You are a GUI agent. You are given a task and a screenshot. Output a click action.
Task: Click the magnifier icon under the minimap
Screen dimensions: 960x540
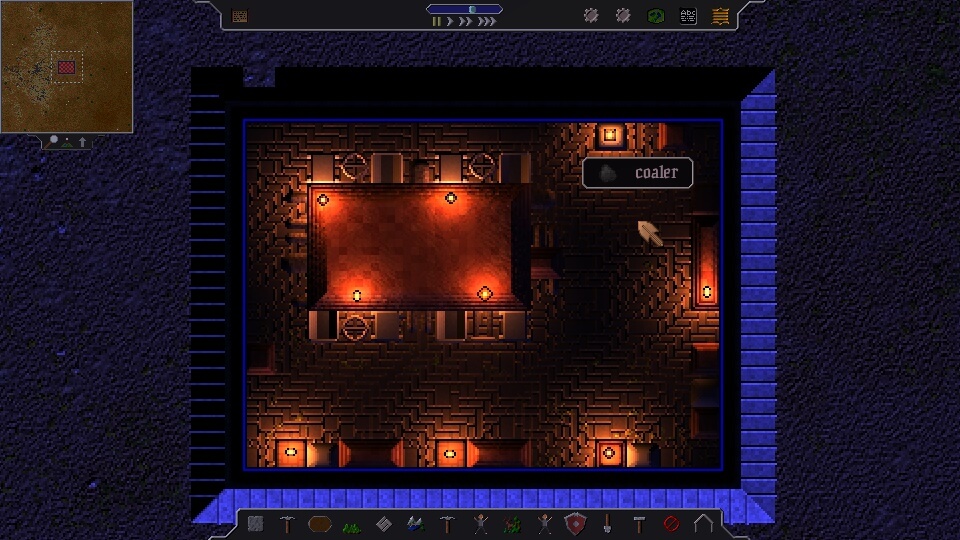[55, 141]
